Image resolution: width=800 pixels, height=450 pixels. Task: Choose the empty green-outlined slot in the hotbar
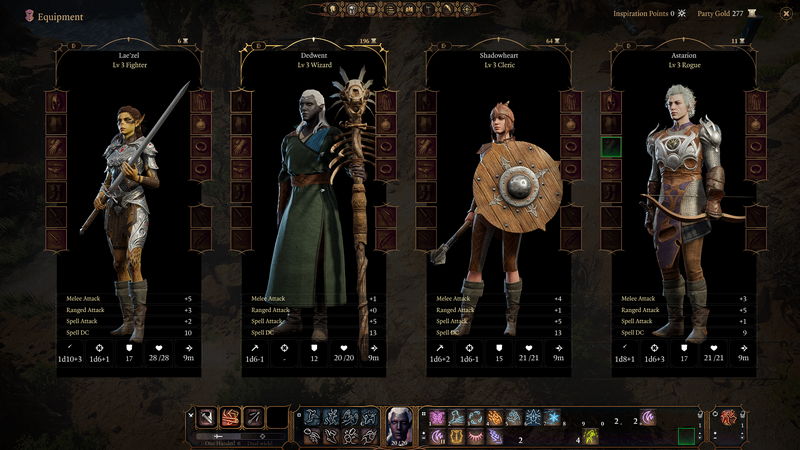686,436
